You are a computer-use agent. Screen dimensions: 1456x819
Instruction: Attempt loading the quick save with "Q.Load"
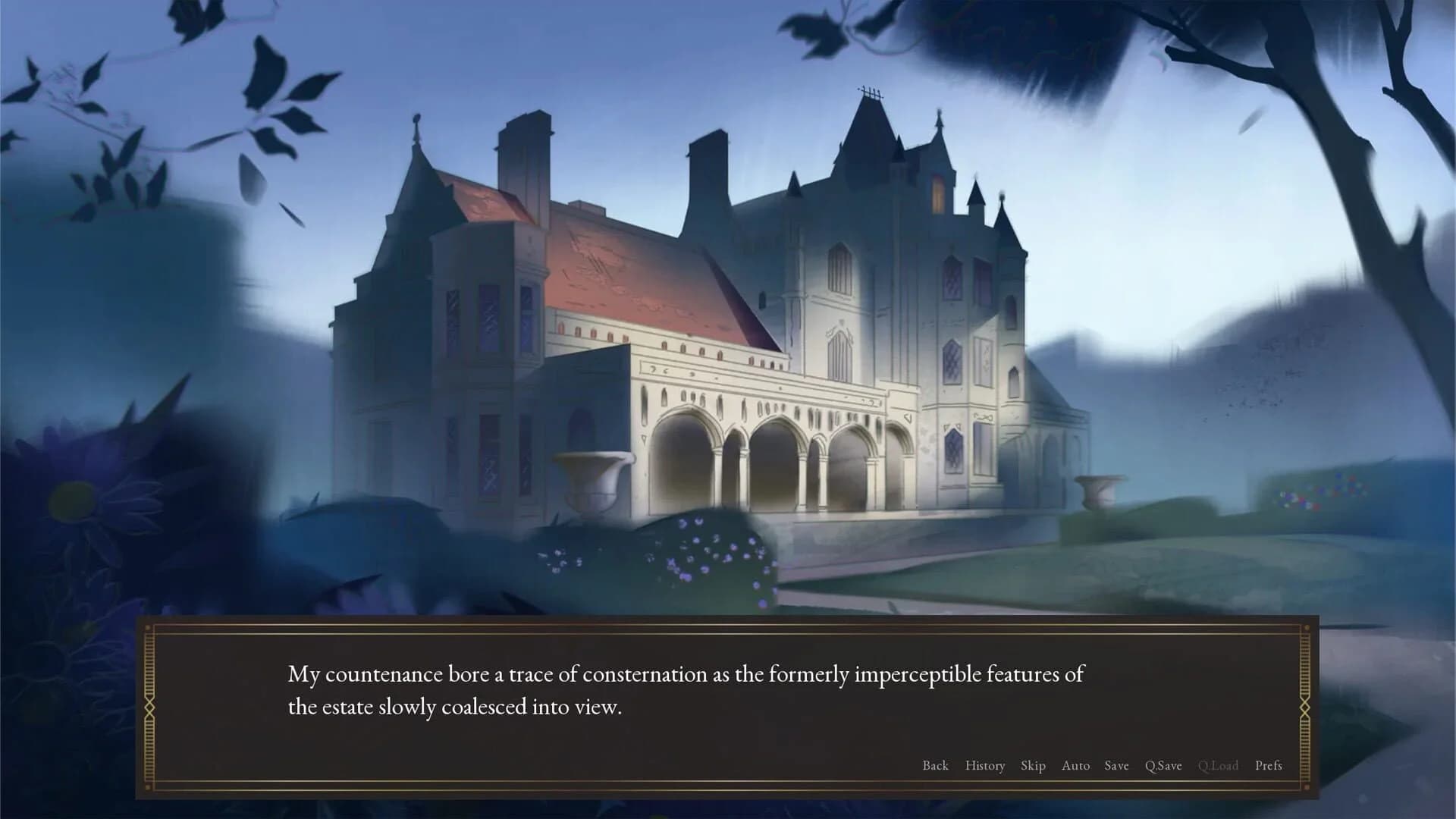click(x=1219, y=766)
